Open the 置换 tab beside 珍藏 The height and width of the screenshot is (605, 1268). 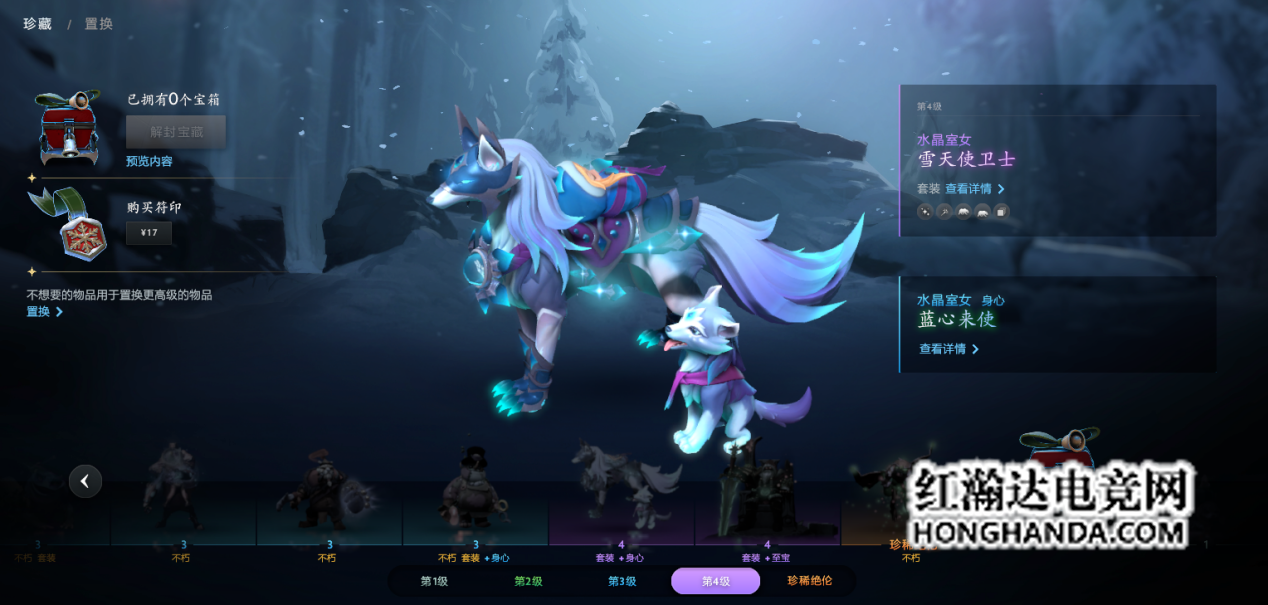tap(99, 23)
